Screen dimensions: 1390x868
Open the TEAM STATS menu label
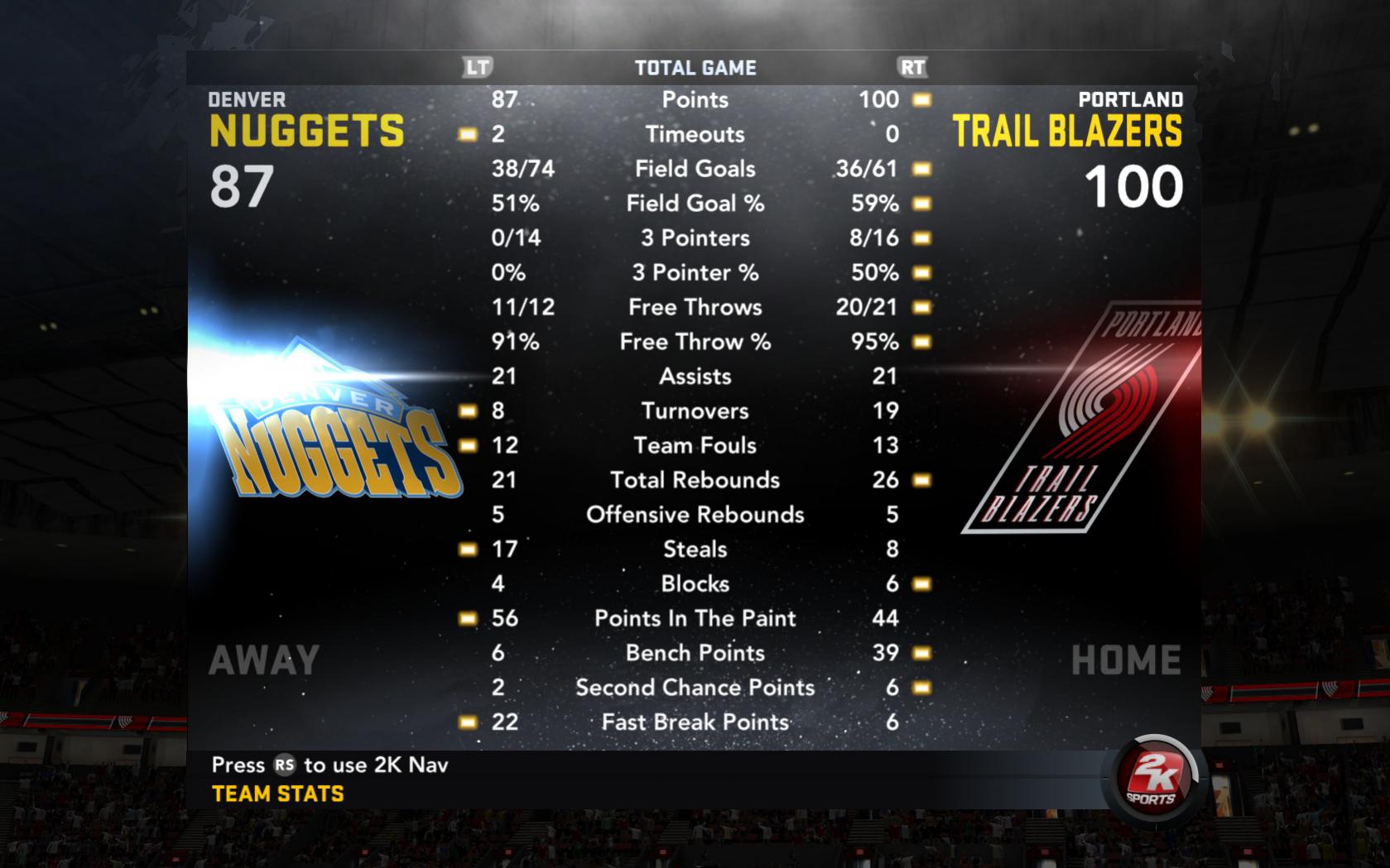click(276, 794)
